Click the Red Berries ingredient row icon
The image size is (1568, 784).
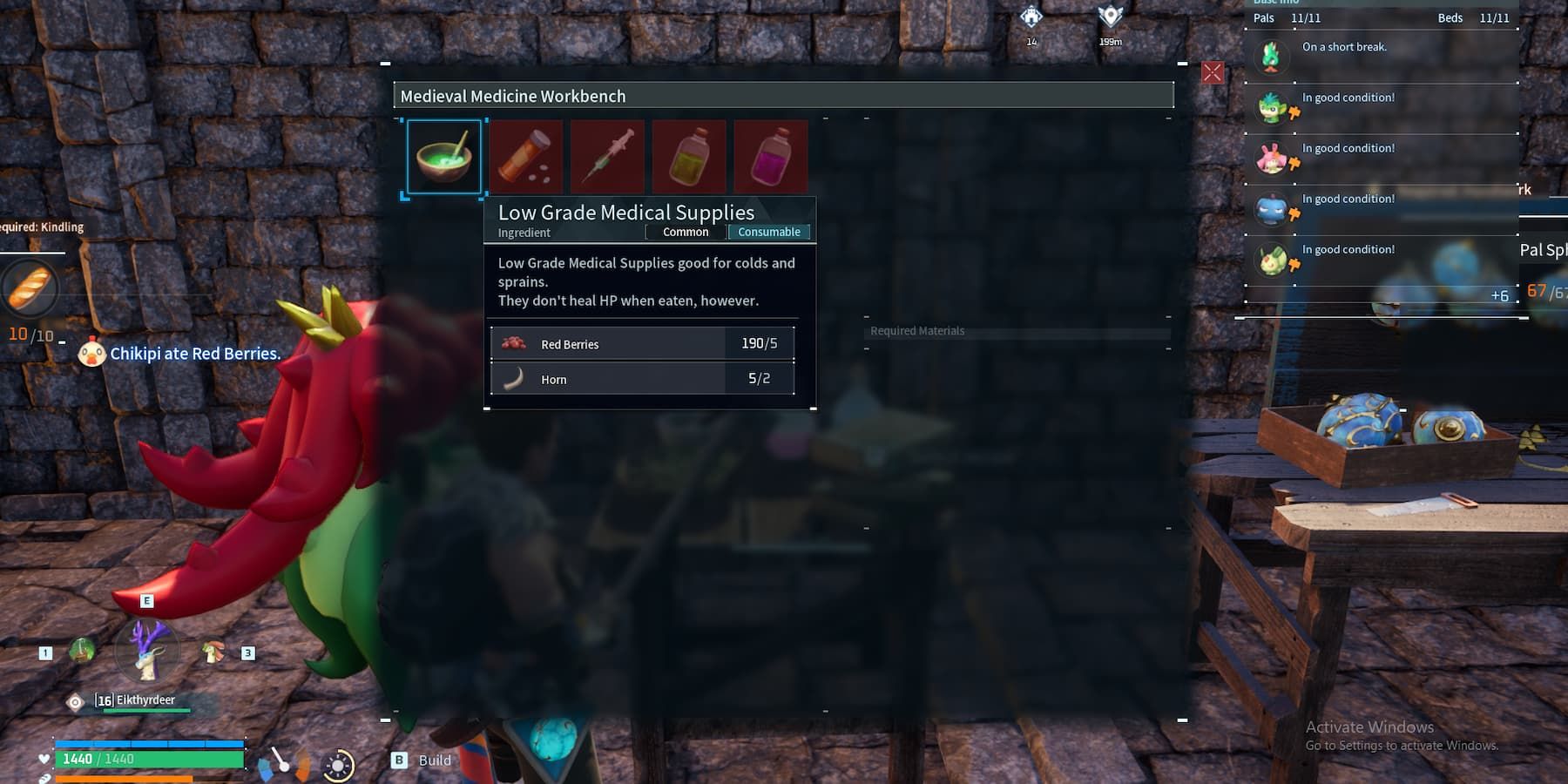[513, 343]
